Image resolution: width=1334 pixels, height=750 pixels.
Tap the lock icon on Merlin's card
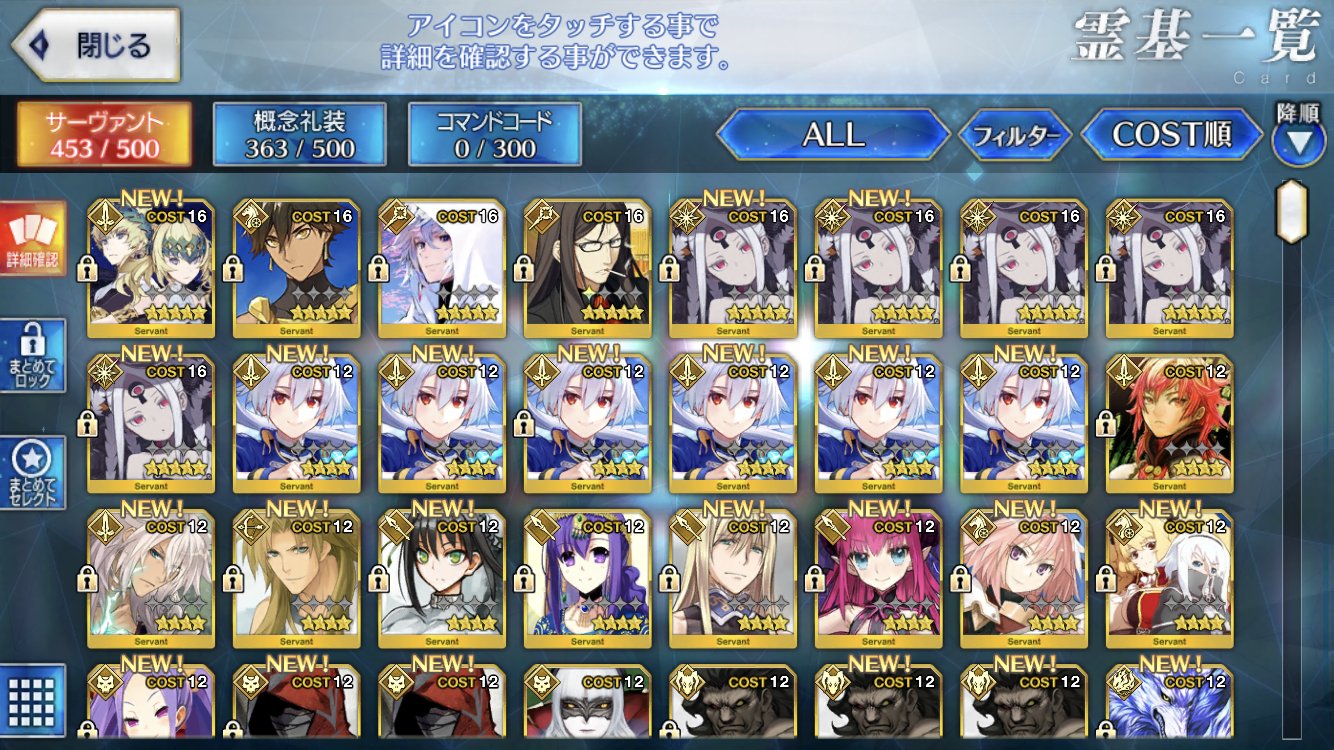click(380, 270)
